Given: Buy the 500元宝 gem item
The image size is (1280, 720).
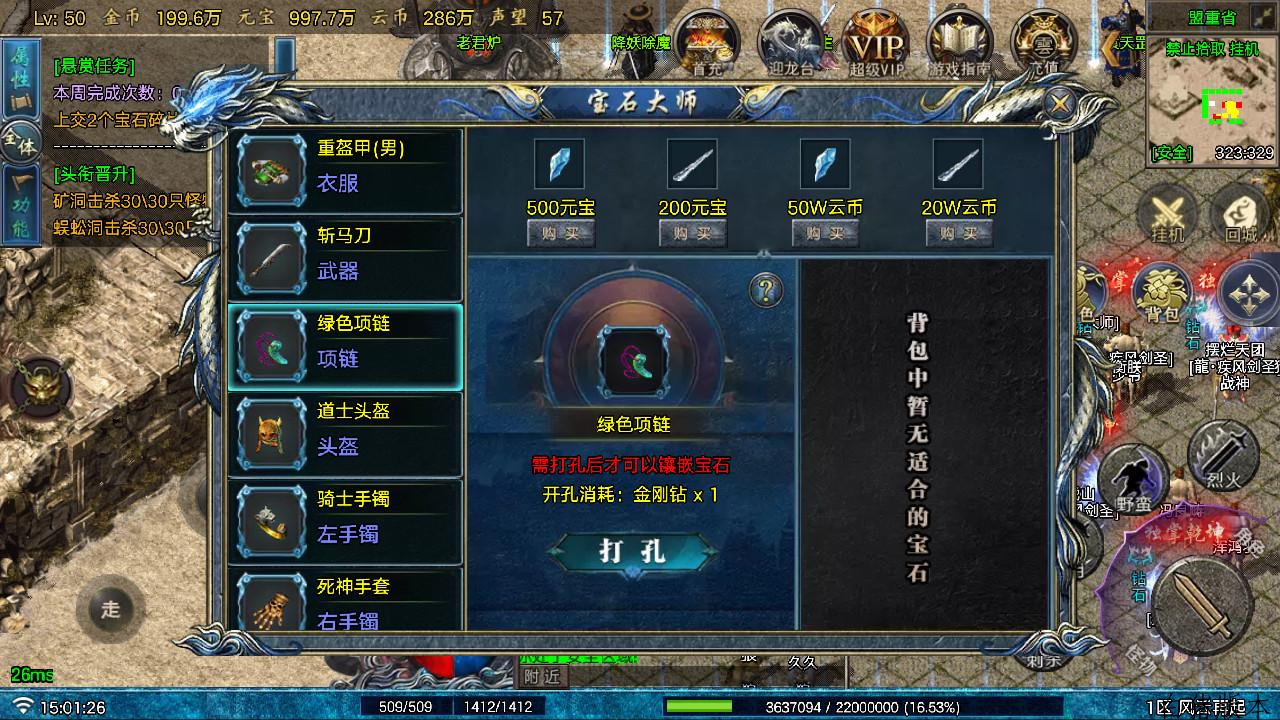Looking at the screenshot, I should [560, 233].
